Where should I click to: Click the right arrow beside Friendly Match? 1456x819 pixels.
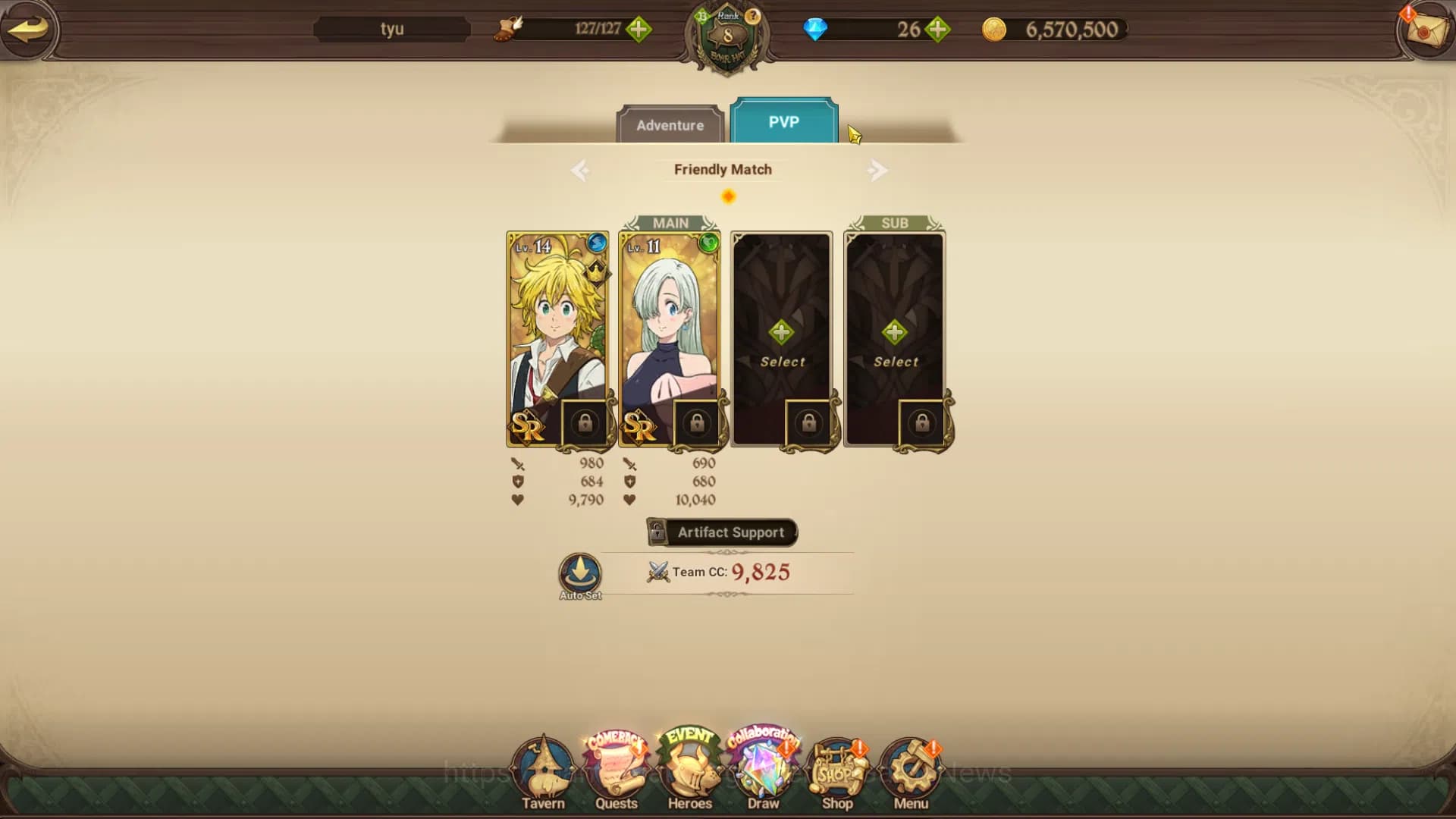click(x=878, y=170)
